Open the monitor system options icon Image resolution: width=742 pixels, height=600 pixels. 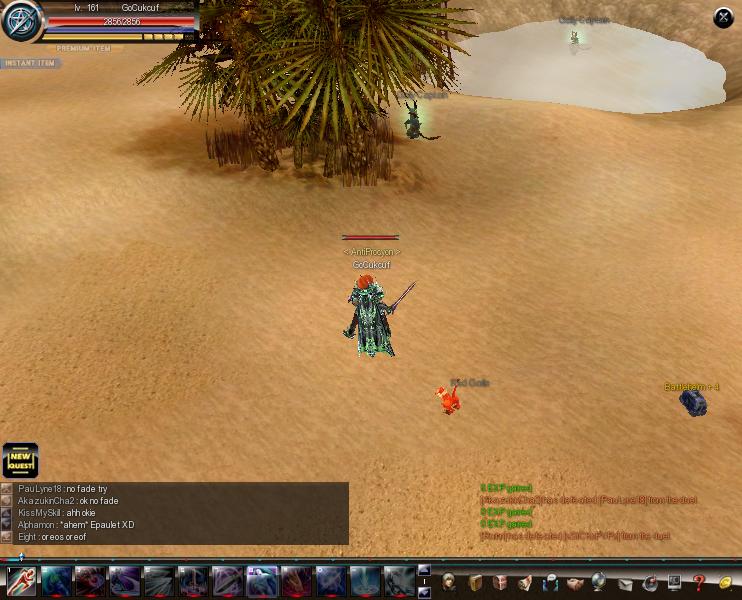tap(674, 582)
